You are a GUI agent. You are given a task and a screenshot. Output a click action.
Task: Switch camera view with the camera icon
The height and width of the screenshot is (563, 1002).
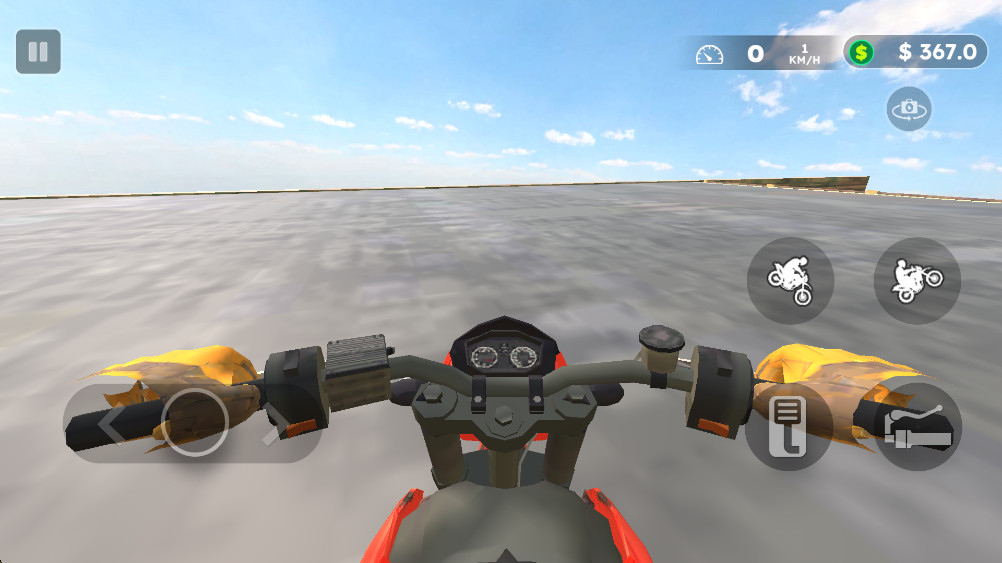pos(908,108)
